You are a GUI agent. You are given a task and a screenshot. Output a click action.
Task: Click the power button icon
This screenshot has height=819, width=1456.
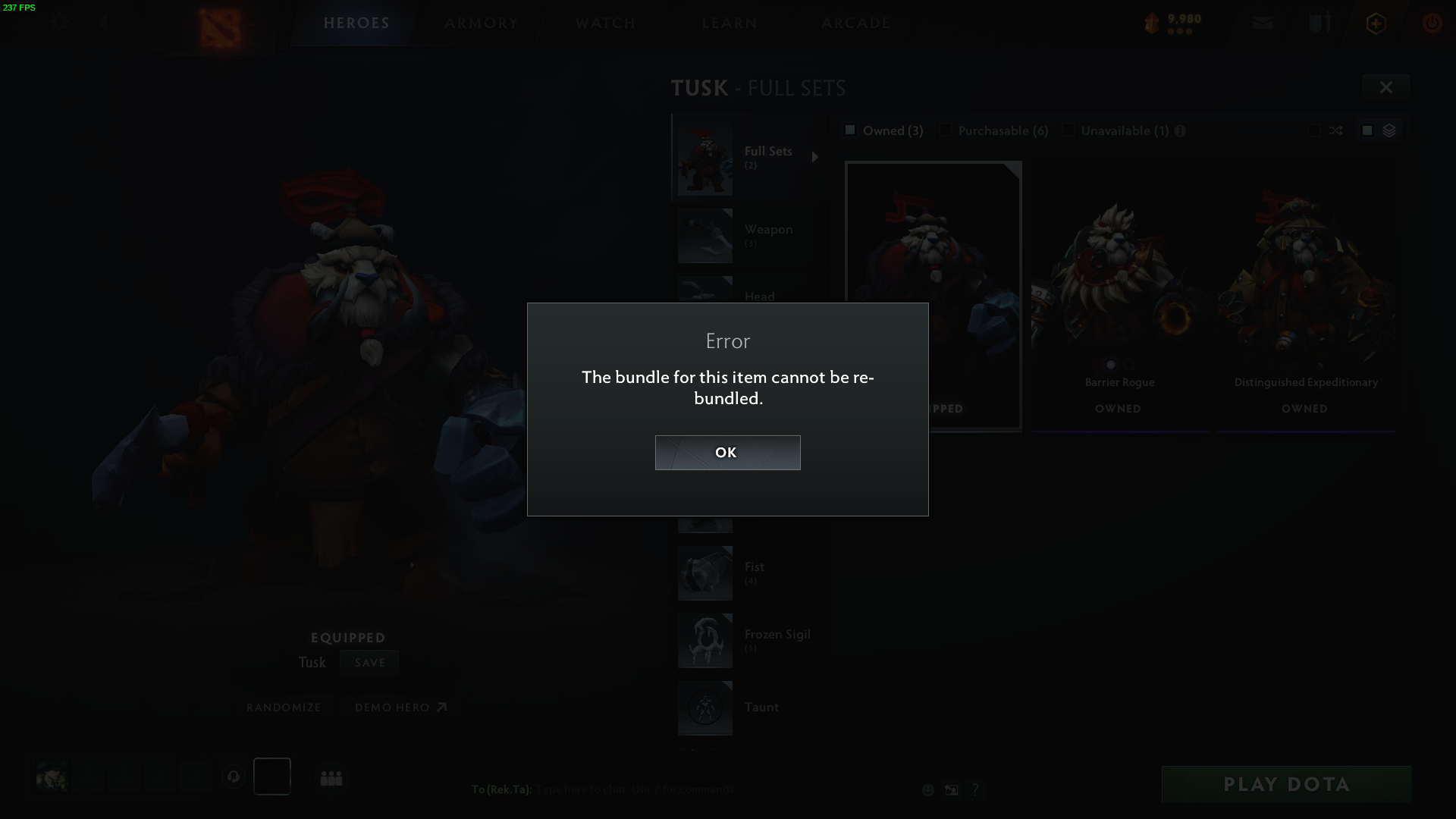[1432, 23]
